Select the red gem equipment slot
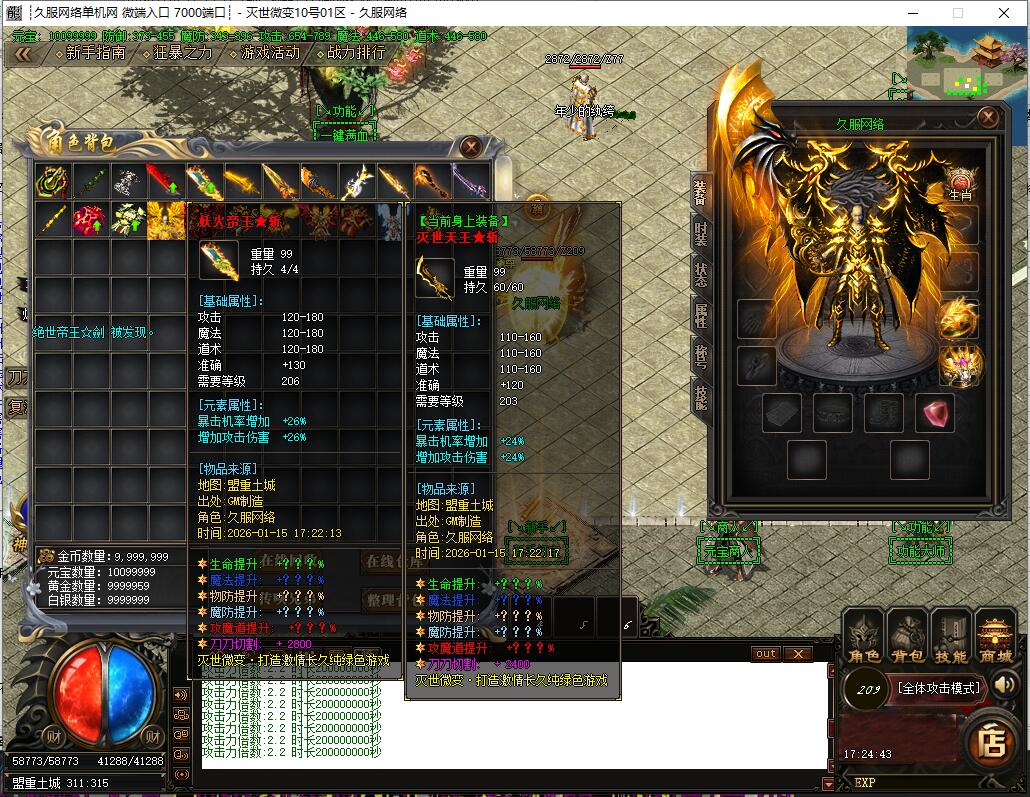Image resolution: width=1030 pixels, height=797 pixels. [936, 412]
